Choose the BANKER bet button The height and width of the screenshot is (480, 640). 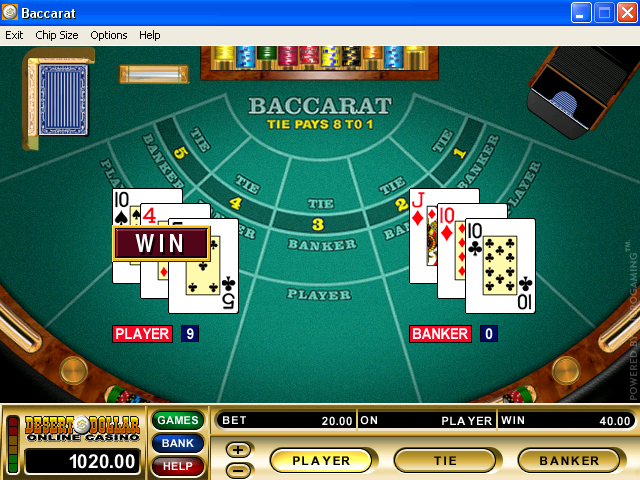coord(569,461)
